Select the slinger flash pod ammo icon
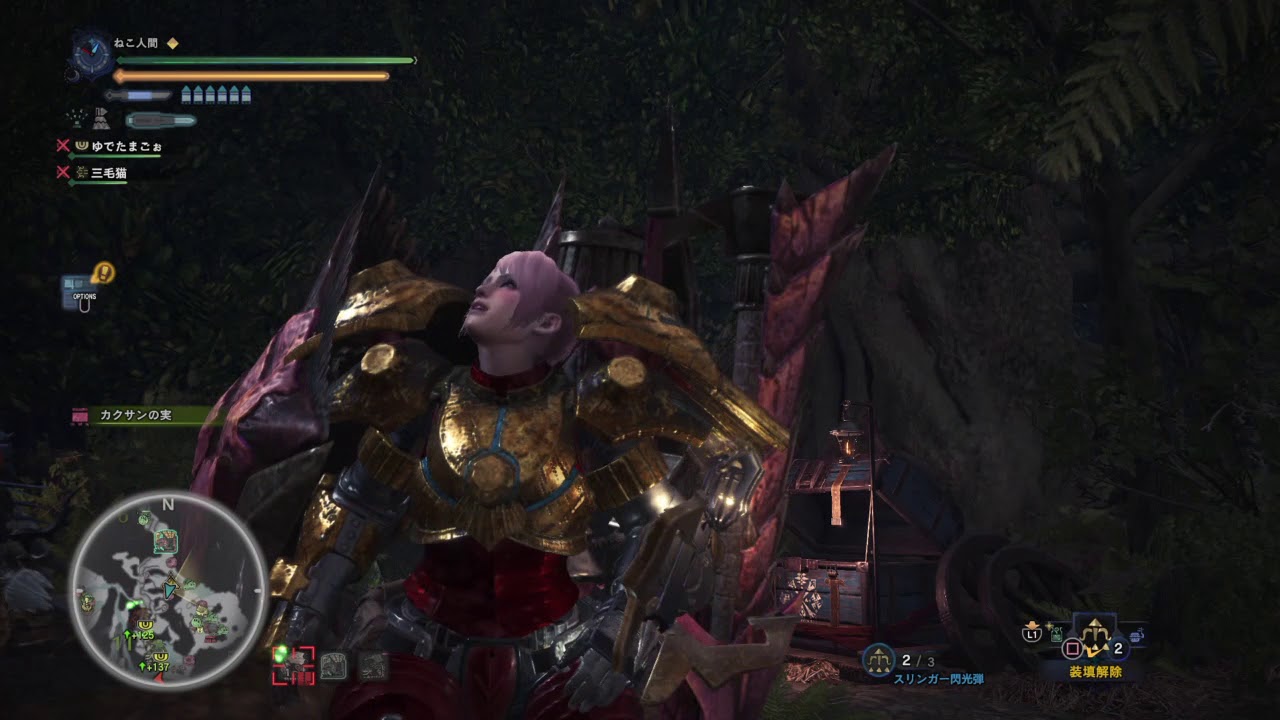 pos(878,659)
